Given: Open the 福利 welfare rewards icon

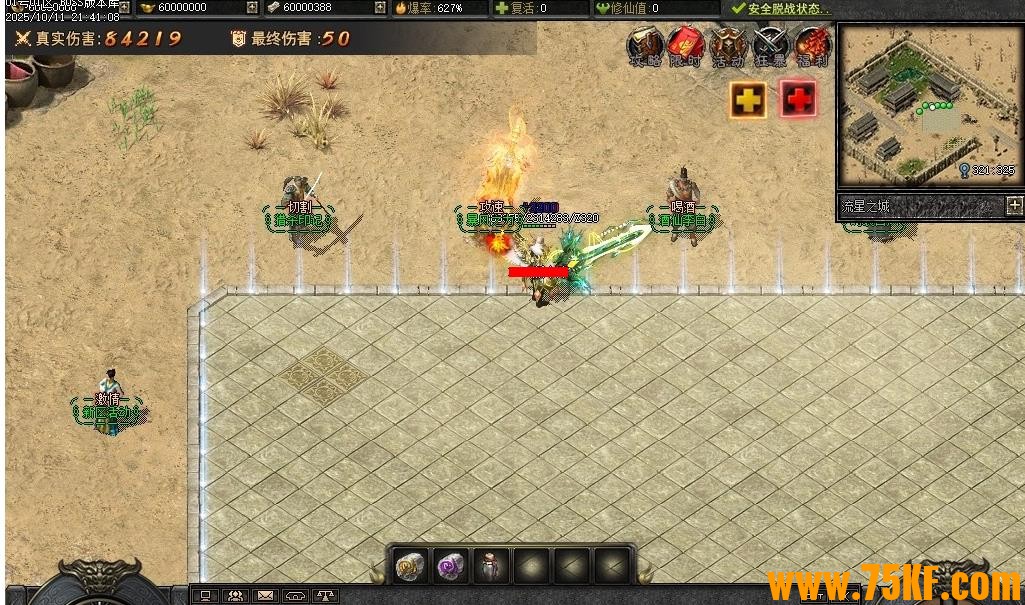Looking at the screenshot, I should click(x=812, y=46).
